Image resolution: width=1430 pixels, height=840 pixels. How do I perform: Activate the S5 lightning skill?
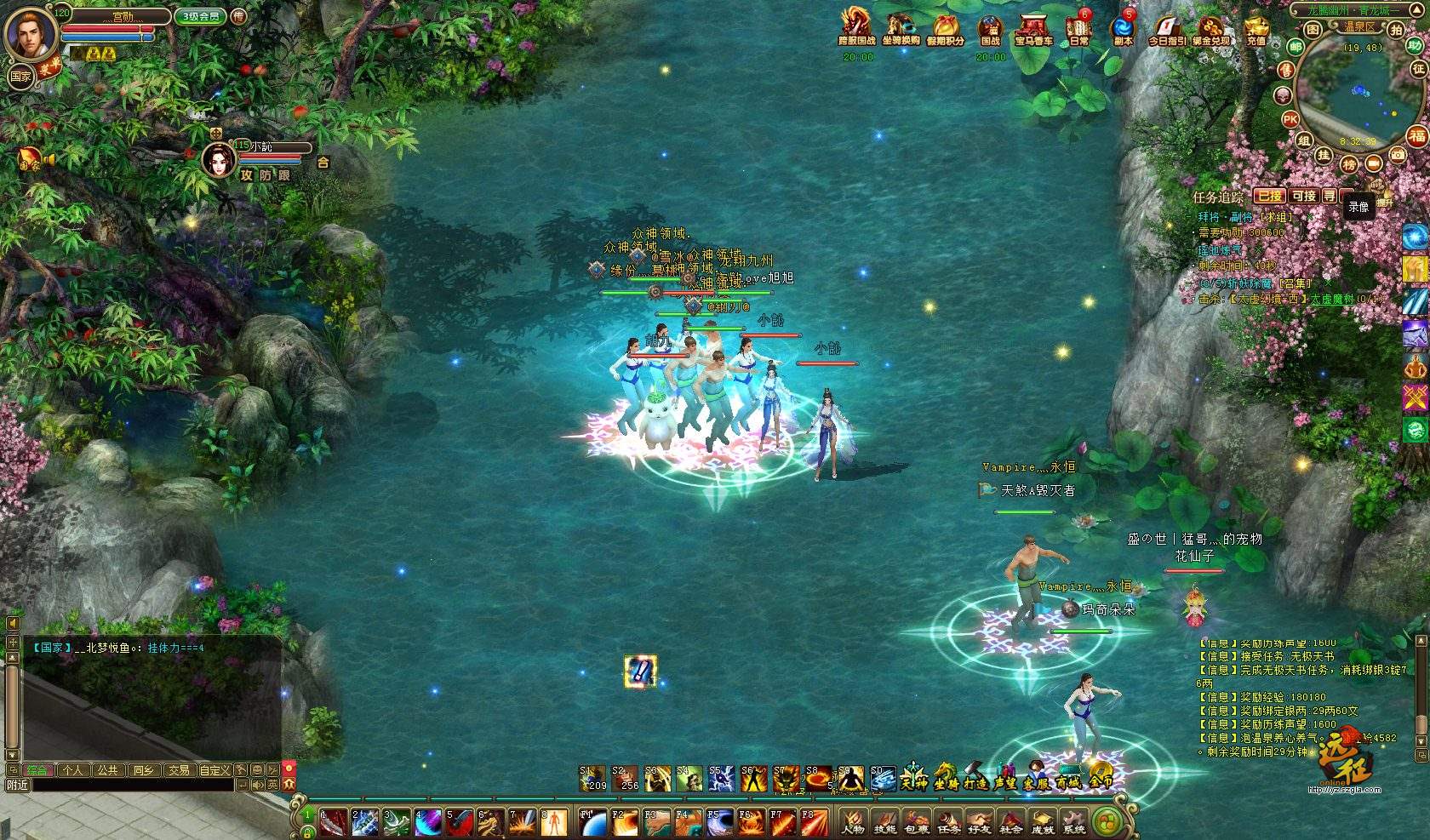[721, 778]
